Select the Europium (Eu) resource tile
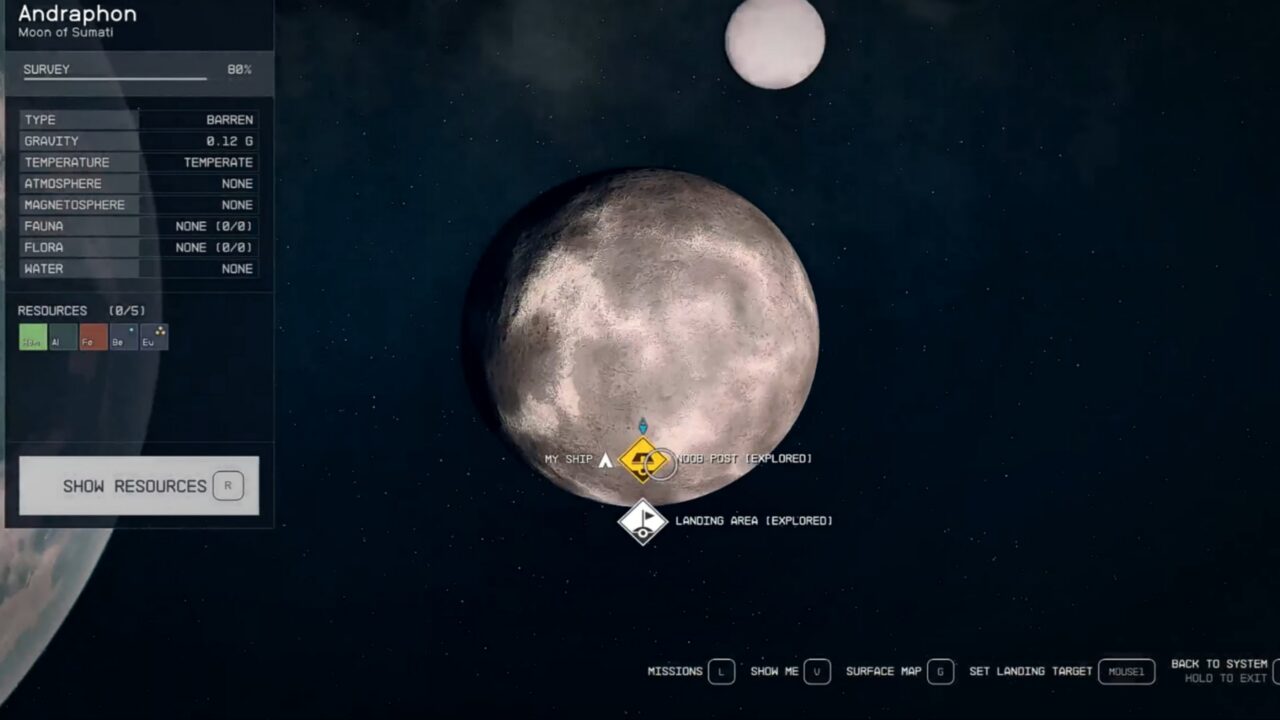This screenshot has width=1280, height=720. [154, 338]
